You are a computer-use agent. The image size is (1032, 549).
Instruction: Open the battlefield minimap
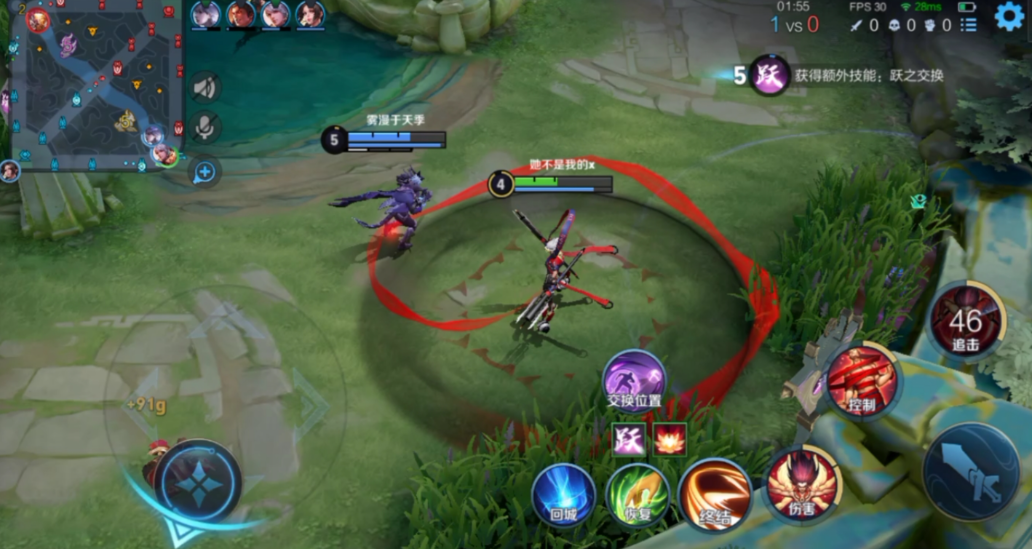click(x=93, y=87)
